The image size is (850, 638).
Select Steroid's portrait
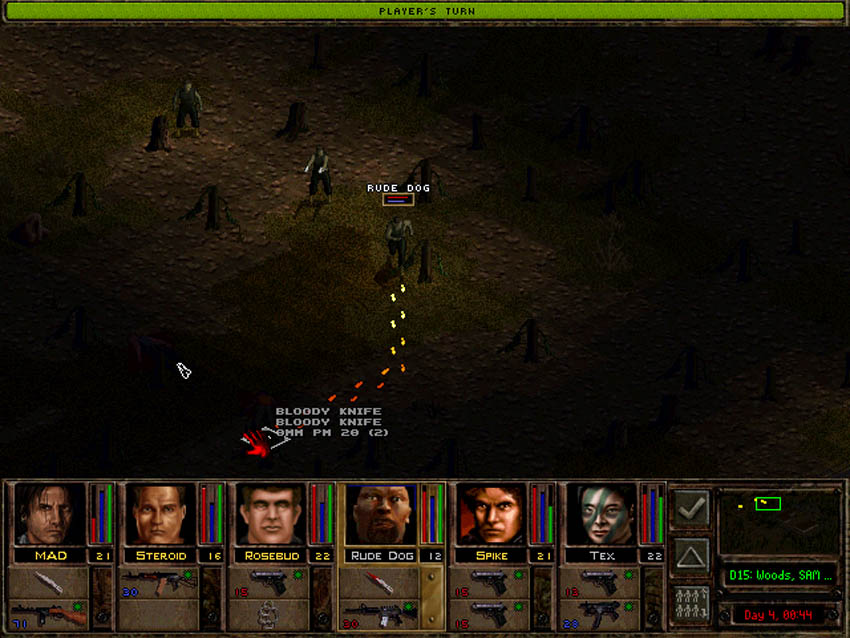click(160, 515)
